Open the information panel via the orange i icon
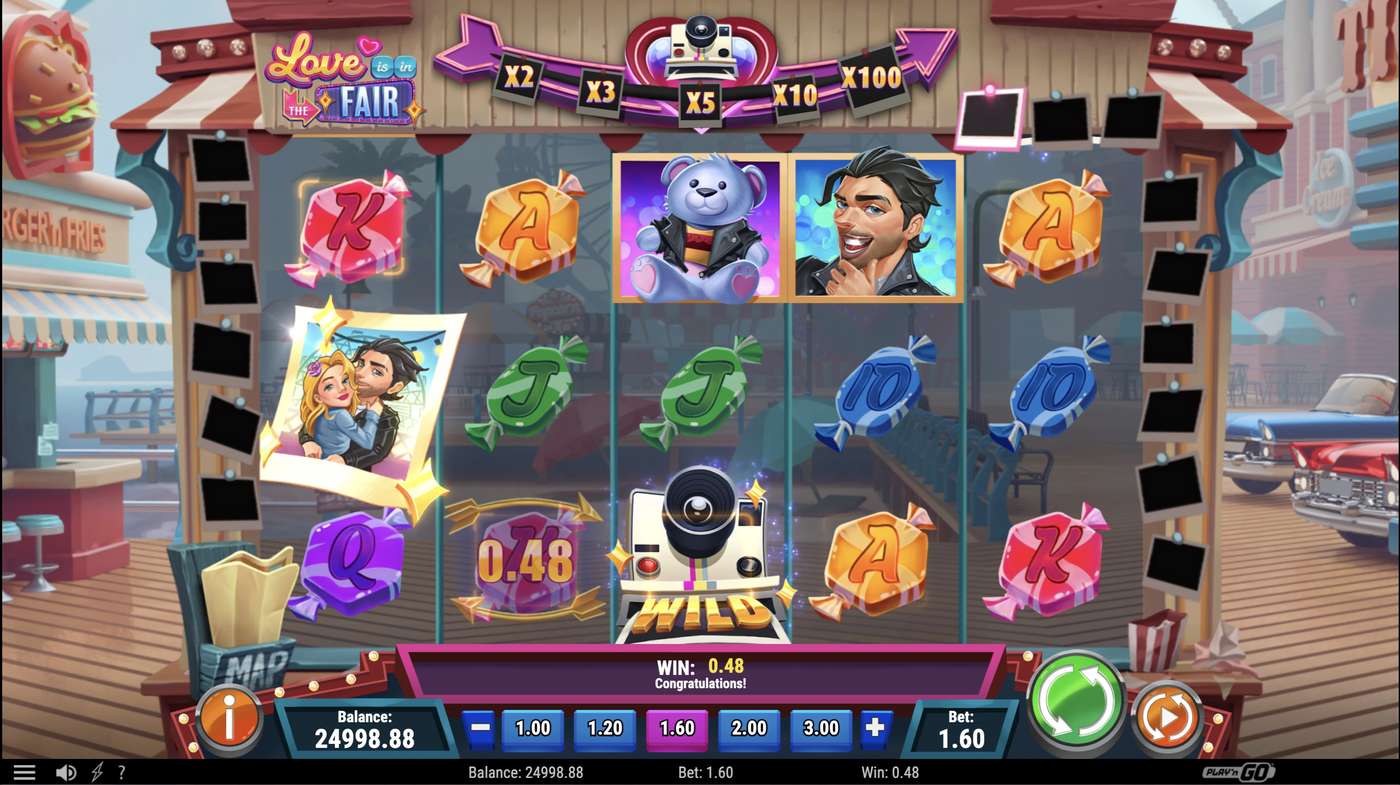This screenshot has height=785, width=1400. click(228, 717)
